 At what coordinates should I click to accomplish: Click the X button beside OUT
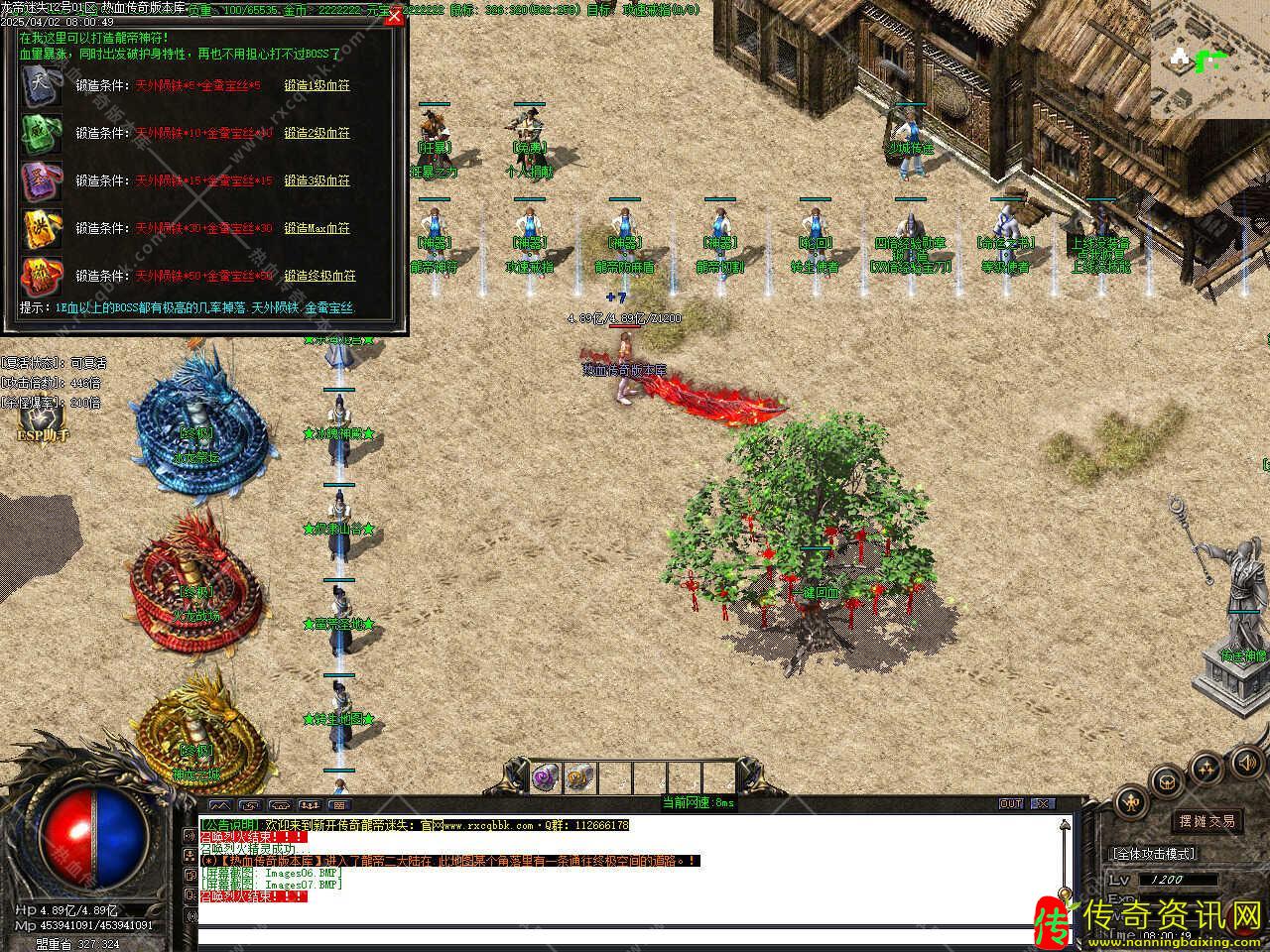coord(1042,803)
